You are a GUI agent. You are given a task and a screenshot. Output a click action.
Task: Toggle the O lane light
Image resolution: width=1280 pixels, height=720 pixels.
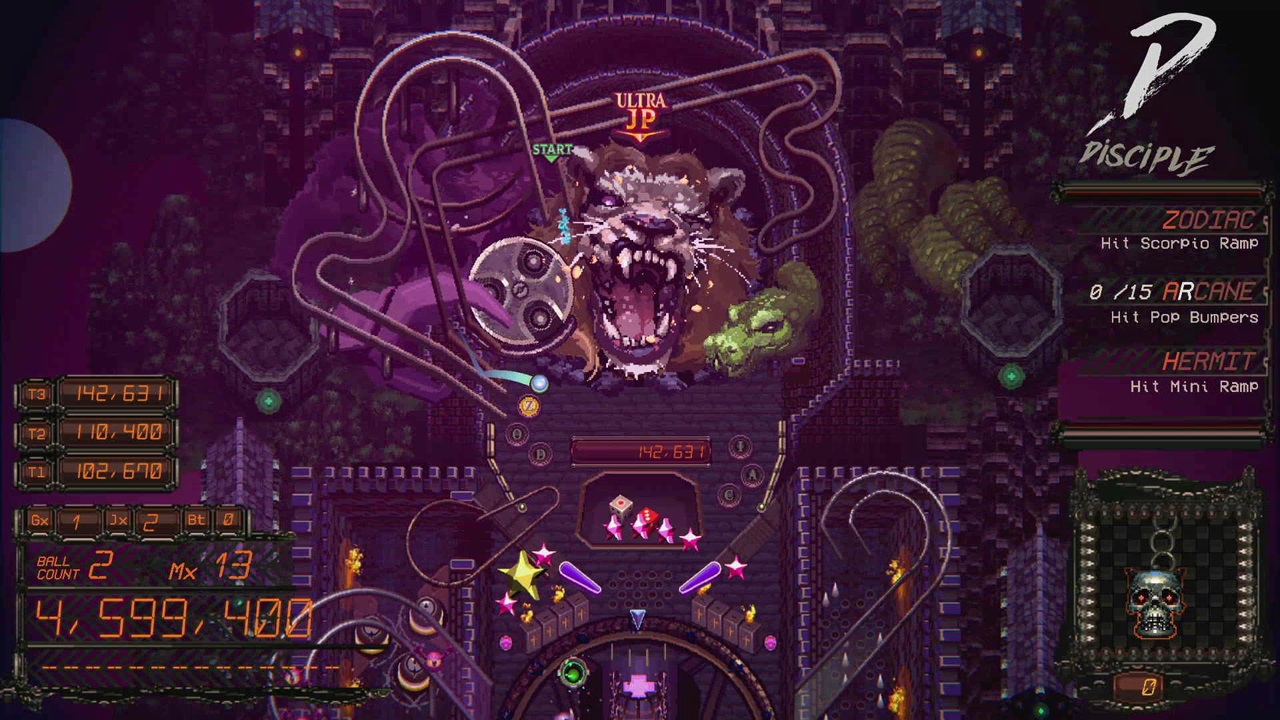point(517,432)
